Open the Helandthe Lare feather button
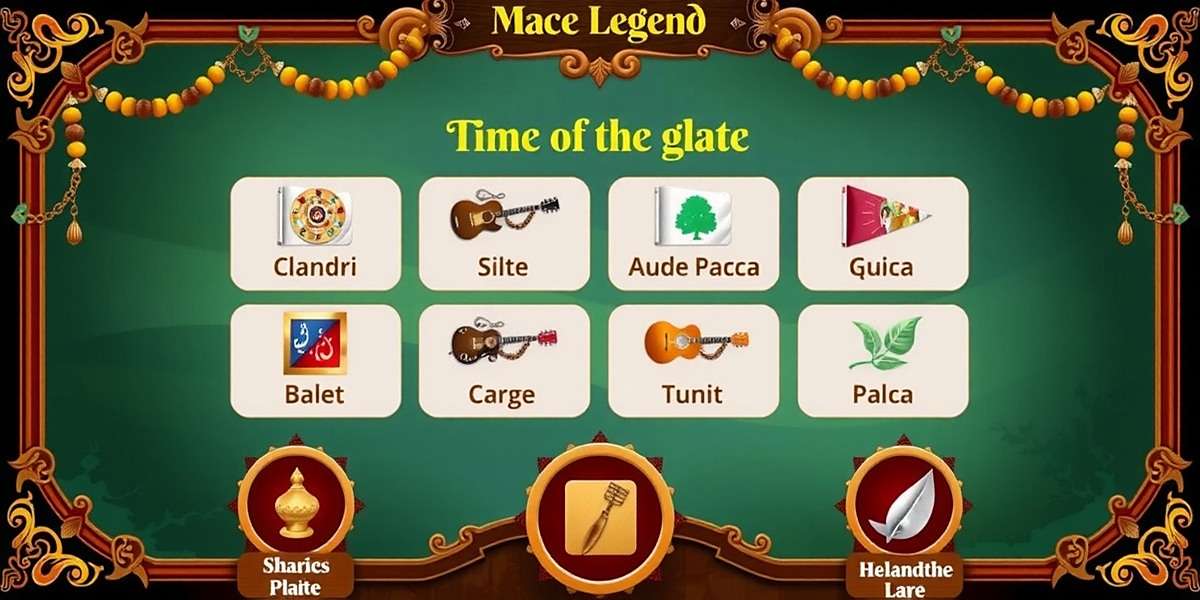 (x=904, y=505)
